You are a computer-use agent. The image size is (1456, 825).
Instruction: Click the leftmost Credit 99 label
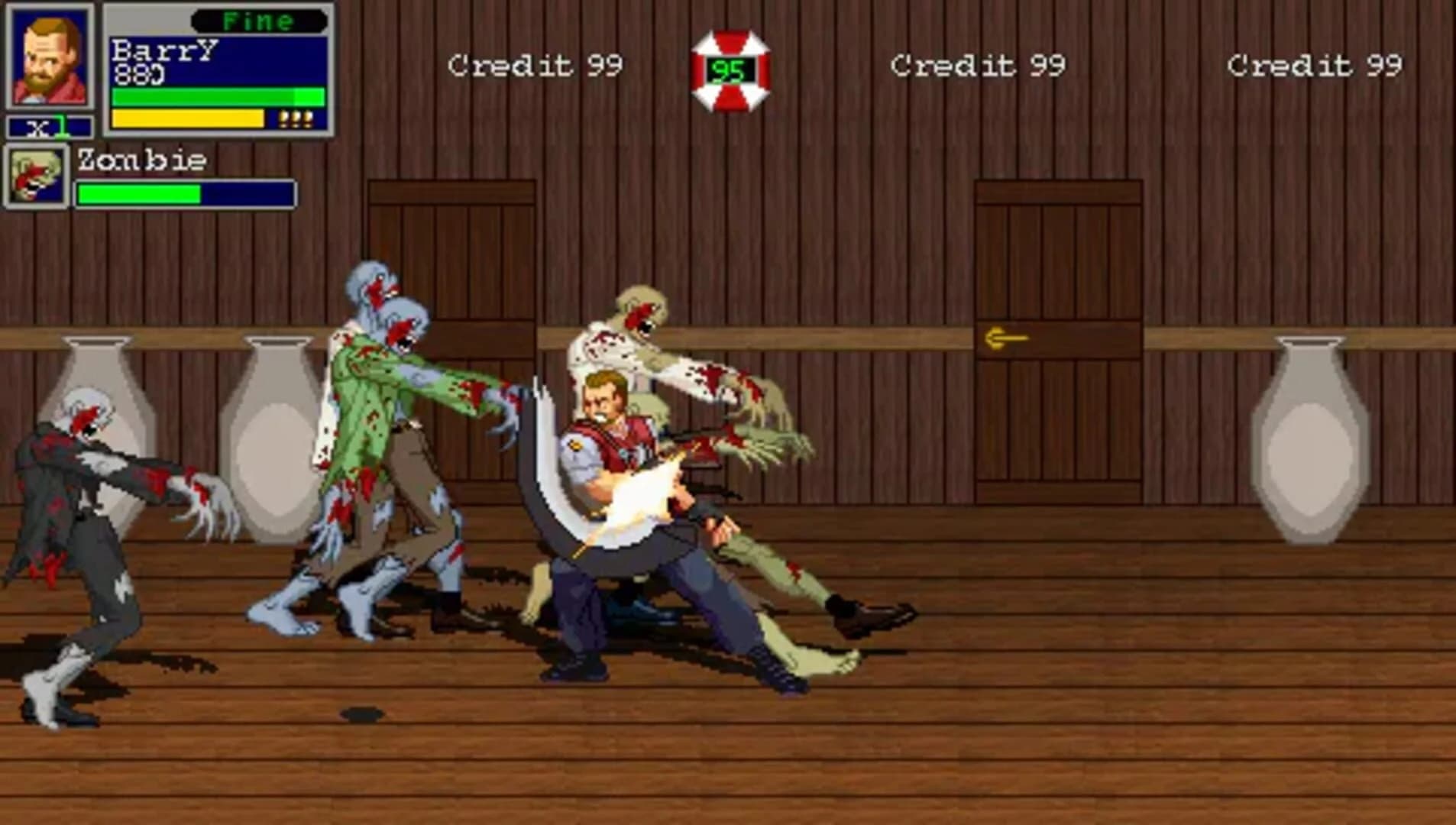pyautogui.click(x=535, y=65)
